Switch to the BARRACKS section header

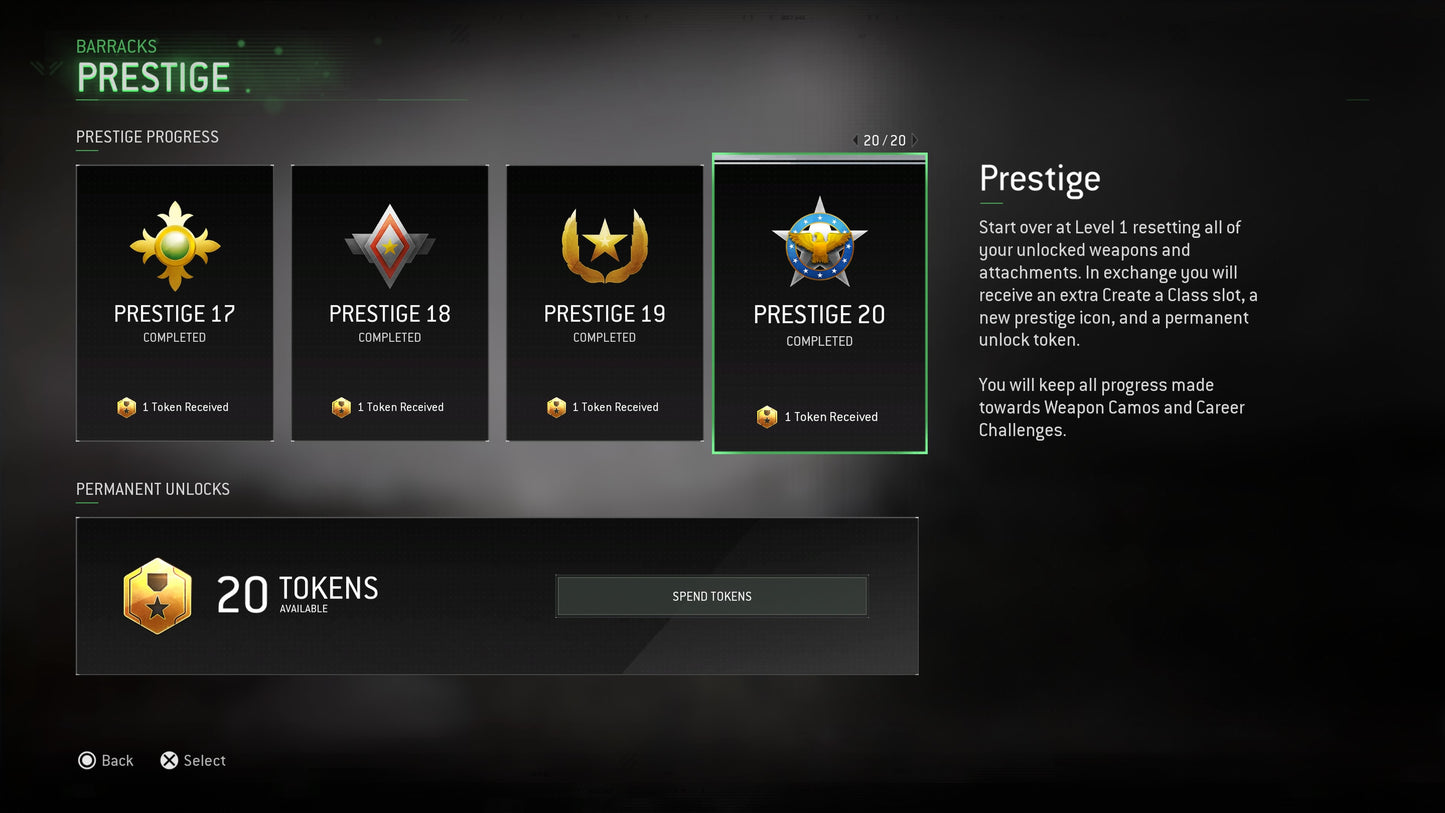click(116, 46)
